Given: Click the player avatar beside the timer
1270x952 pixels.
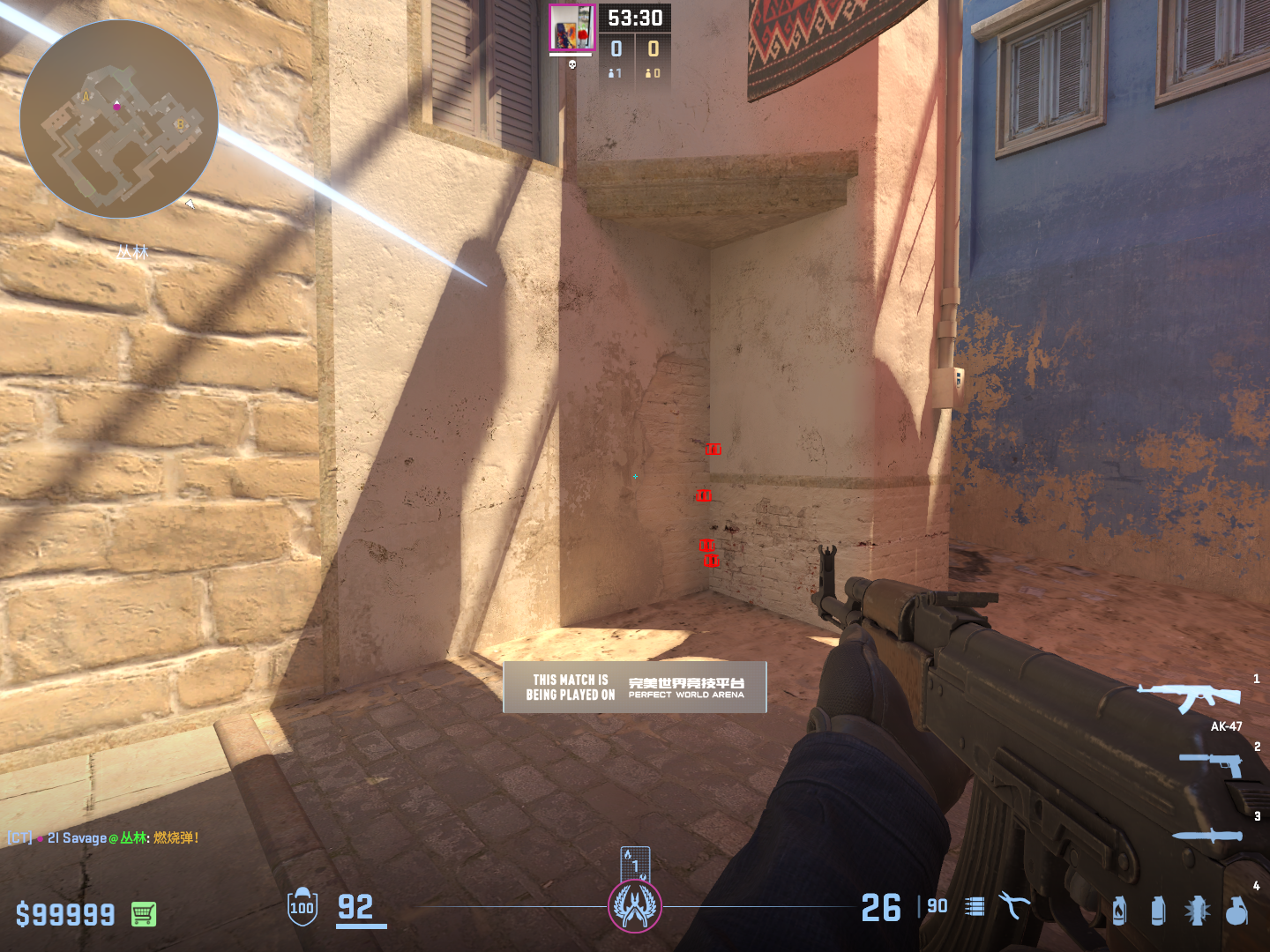Looking at the screenshot, I should (571, 28).
